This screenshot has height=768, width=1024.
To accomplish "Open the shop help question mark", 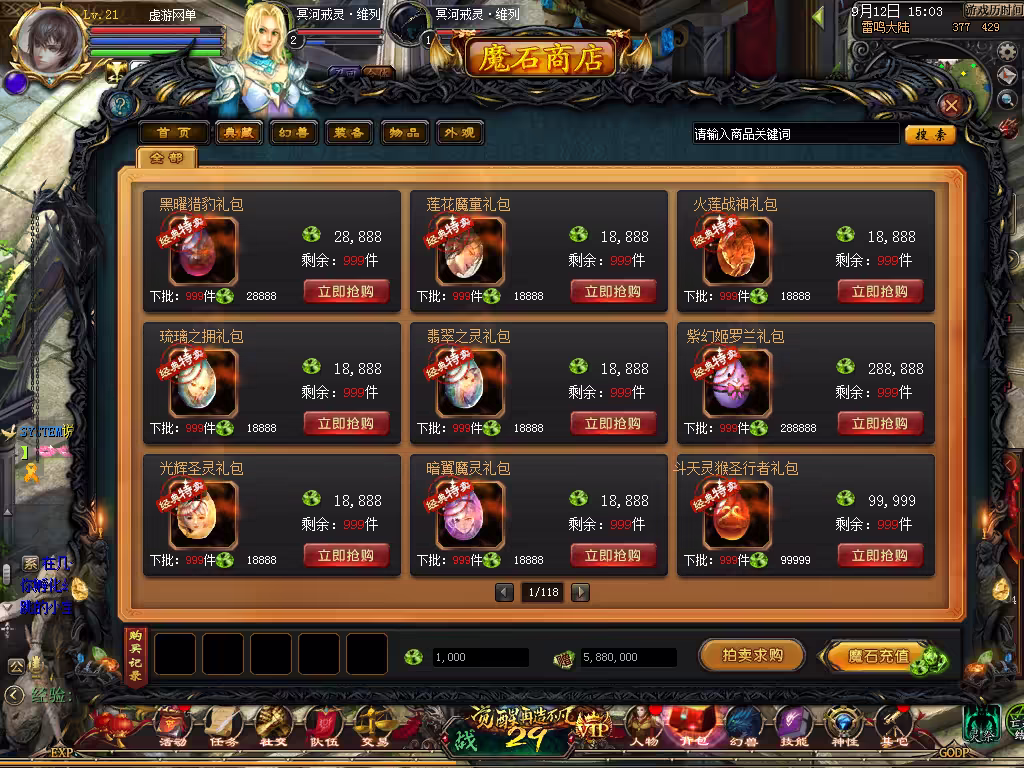I will click(123, 105).
